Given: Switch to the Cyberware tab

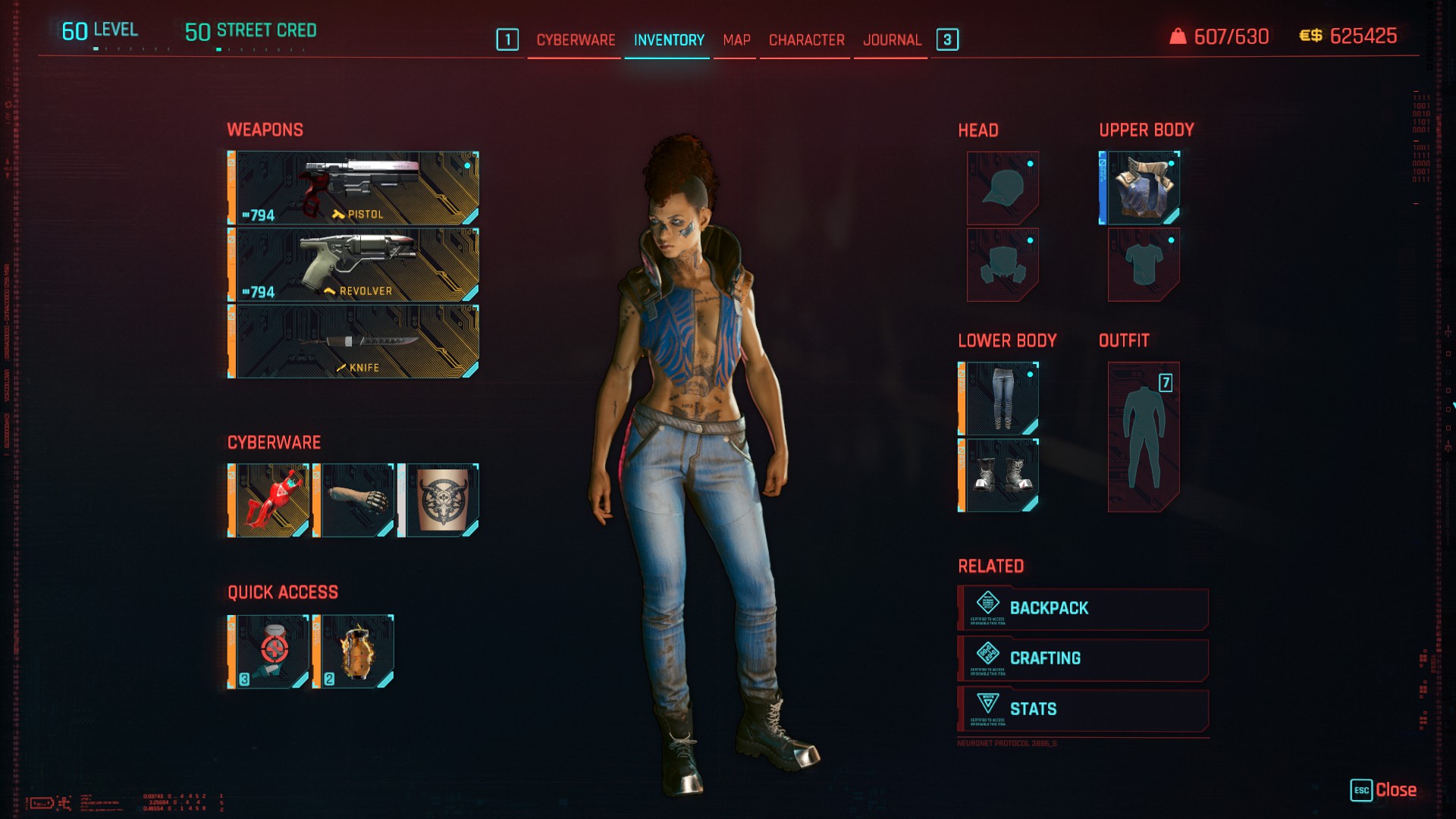Looking at the screenshot, I should click(576, 40).
